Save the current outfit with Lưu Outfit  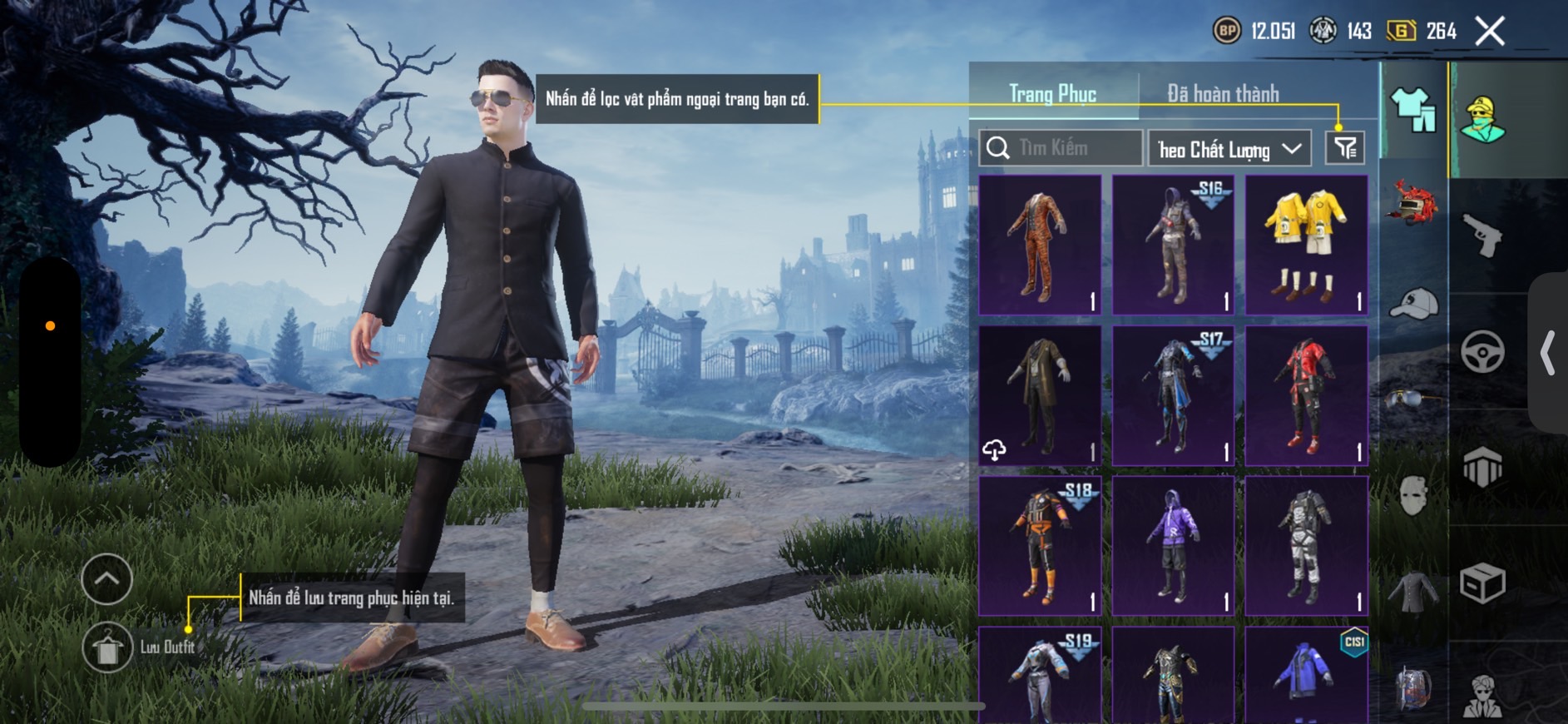(108, 647)
